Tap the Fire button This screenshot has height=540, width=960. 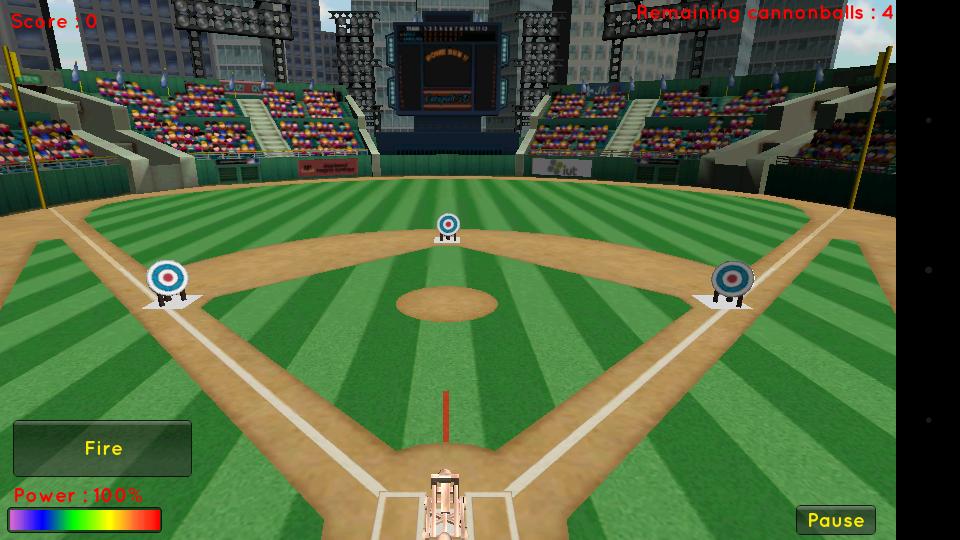pos(102,448)
